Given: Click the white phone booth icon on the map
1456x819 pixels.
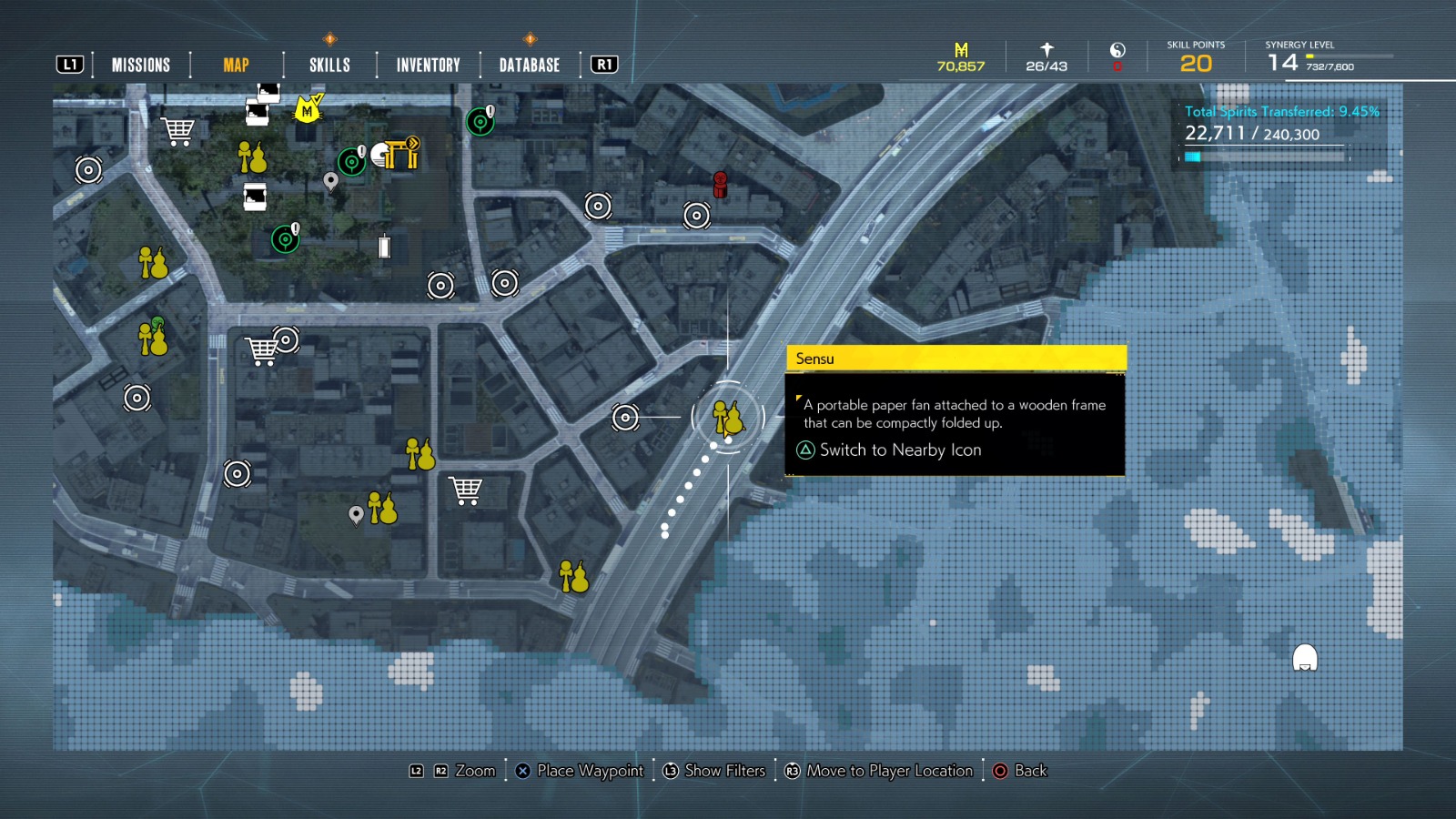Looking at the screenshot, I should [x=383, y=248].
